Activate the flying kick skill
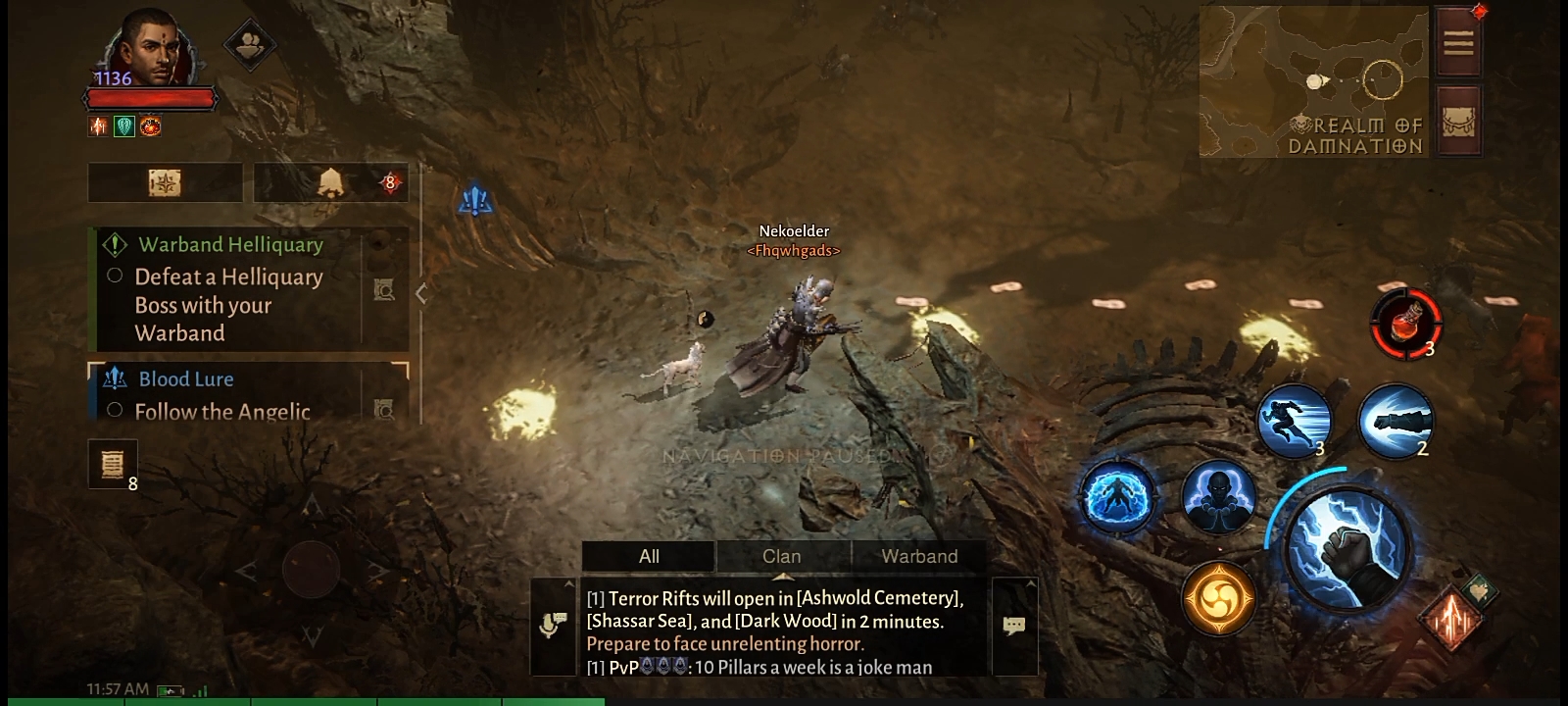 [1396, 422]
